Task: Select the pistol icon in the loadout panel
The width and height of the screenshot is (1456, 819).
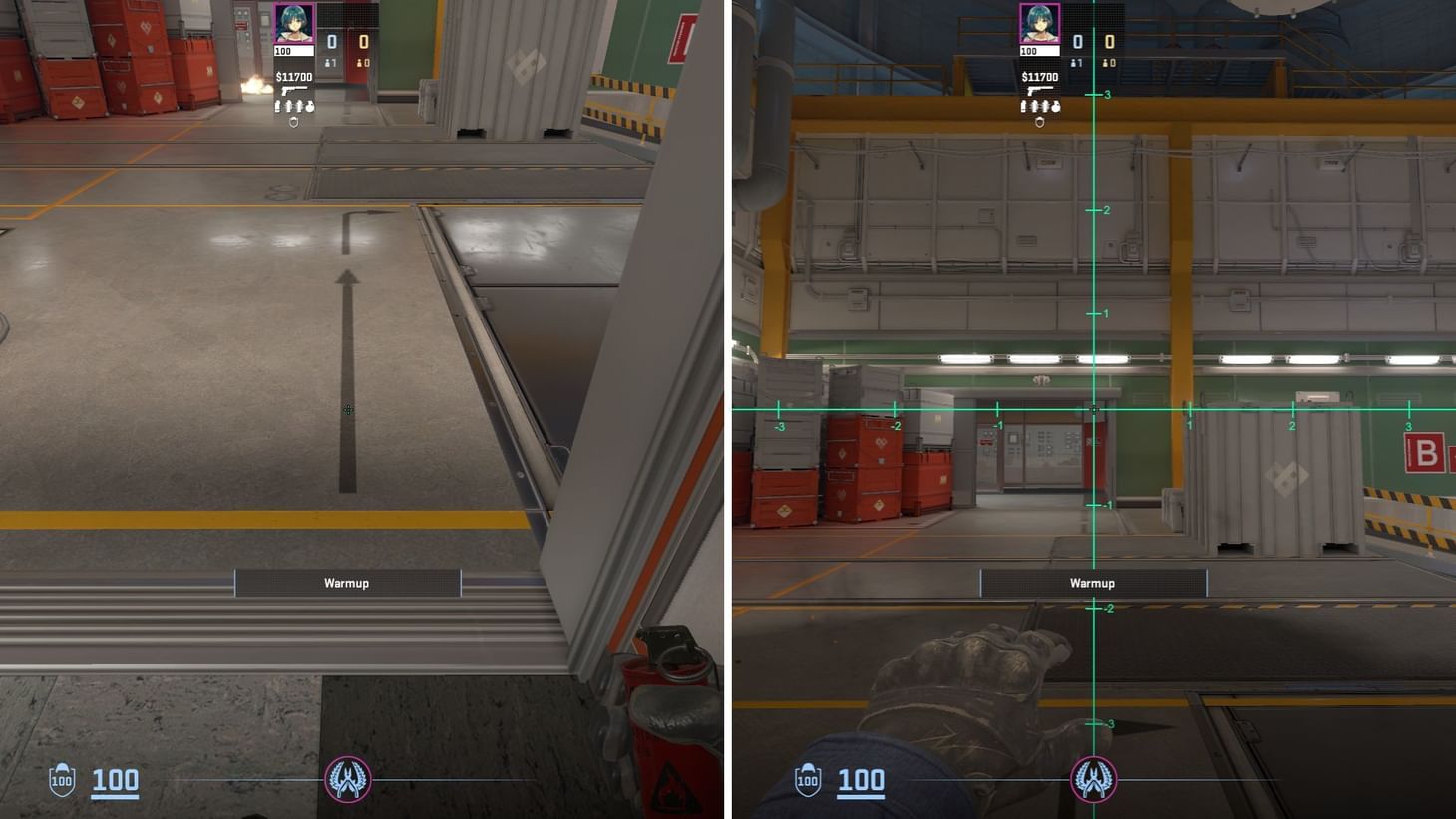Action: click(x=292, y=90)
